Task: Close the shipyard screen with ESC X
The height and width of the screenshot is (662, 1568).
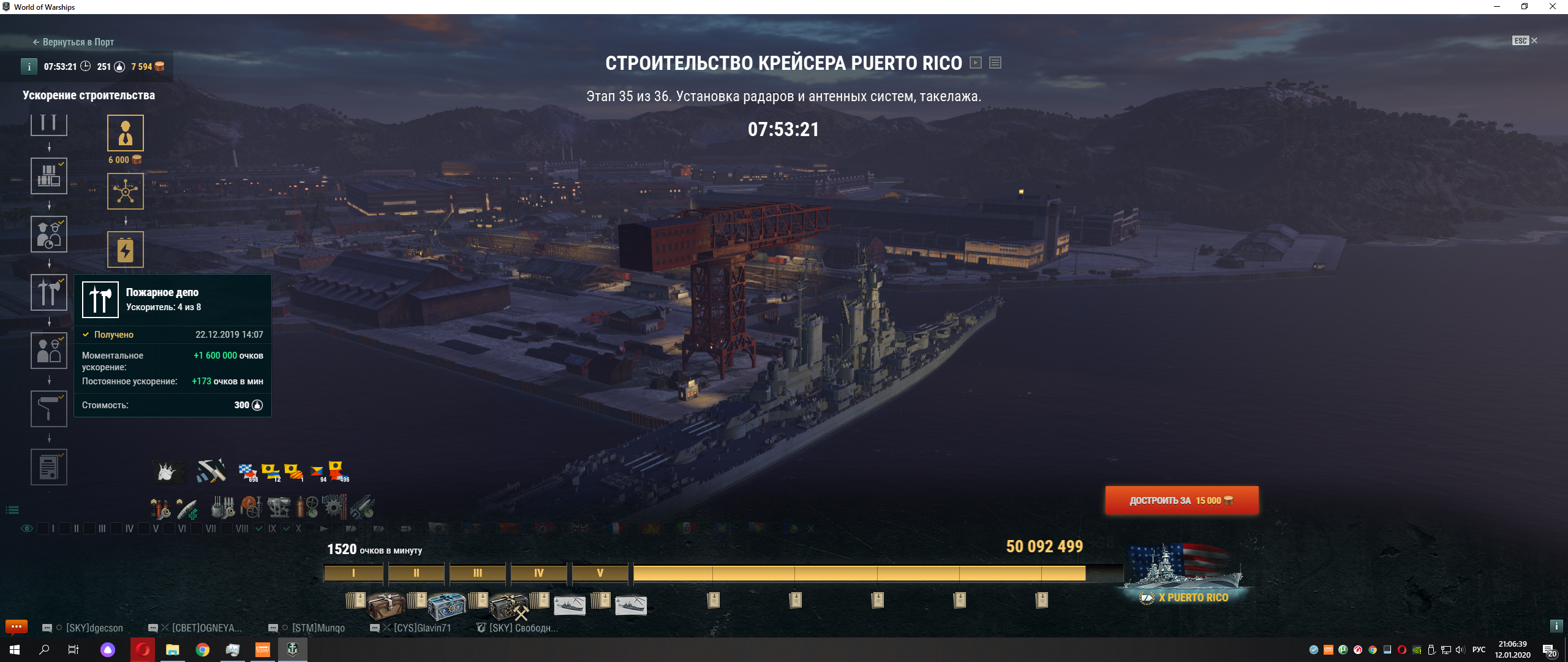Action: coord(1525,40)
